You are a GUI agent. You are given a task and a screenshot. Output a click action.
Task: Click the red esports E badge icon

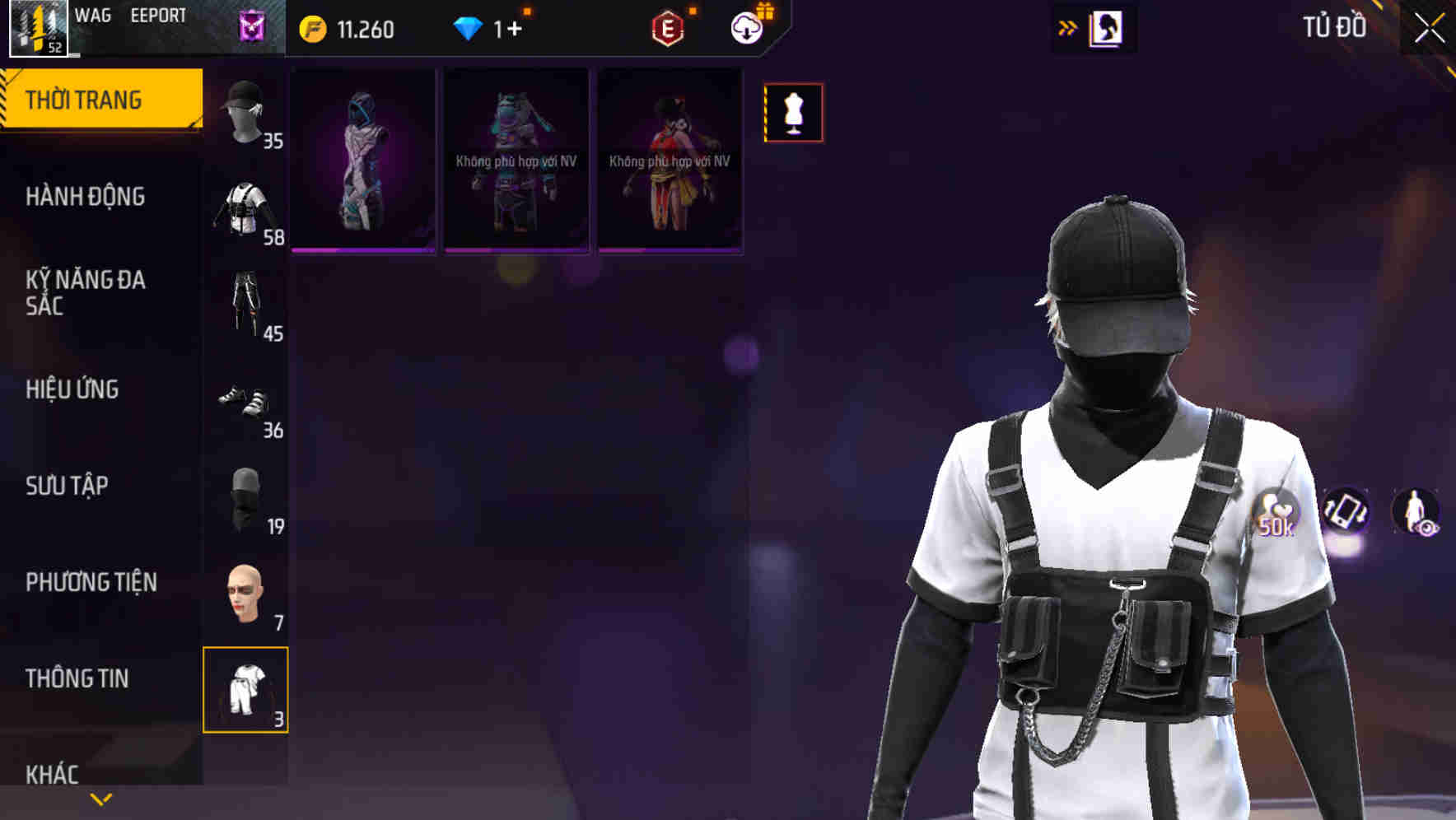pyautogui.click(x=669, y=27)
